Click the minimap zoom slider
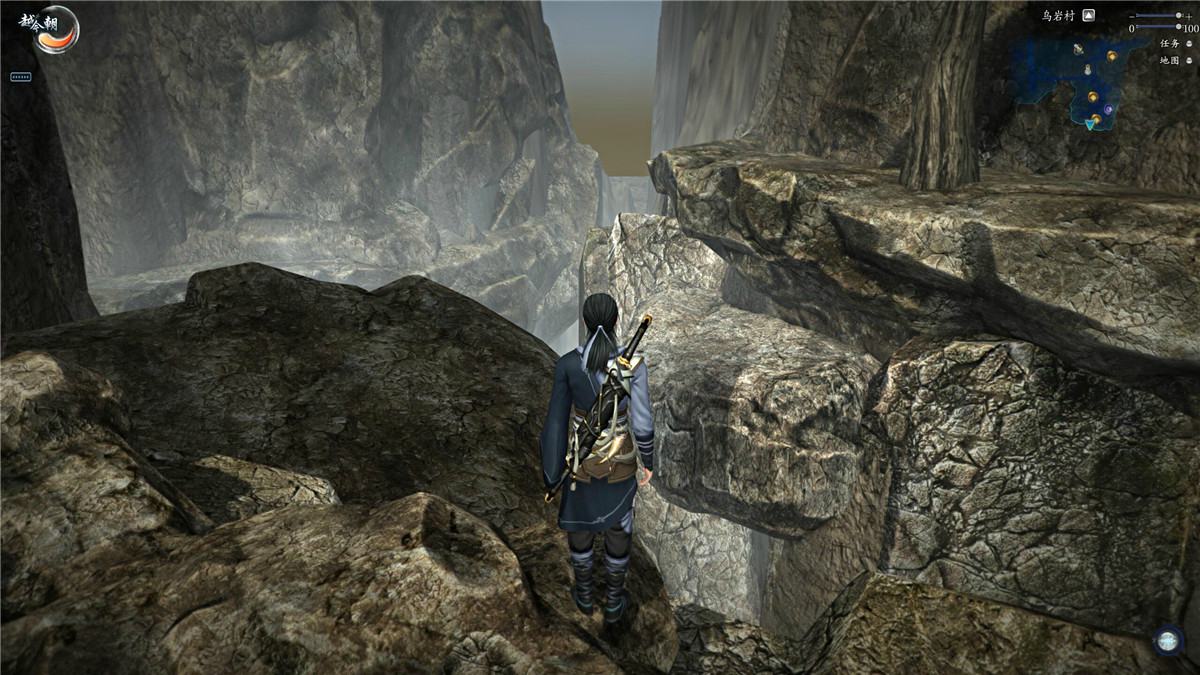The image size is (1200, 675). point(1158,16)
